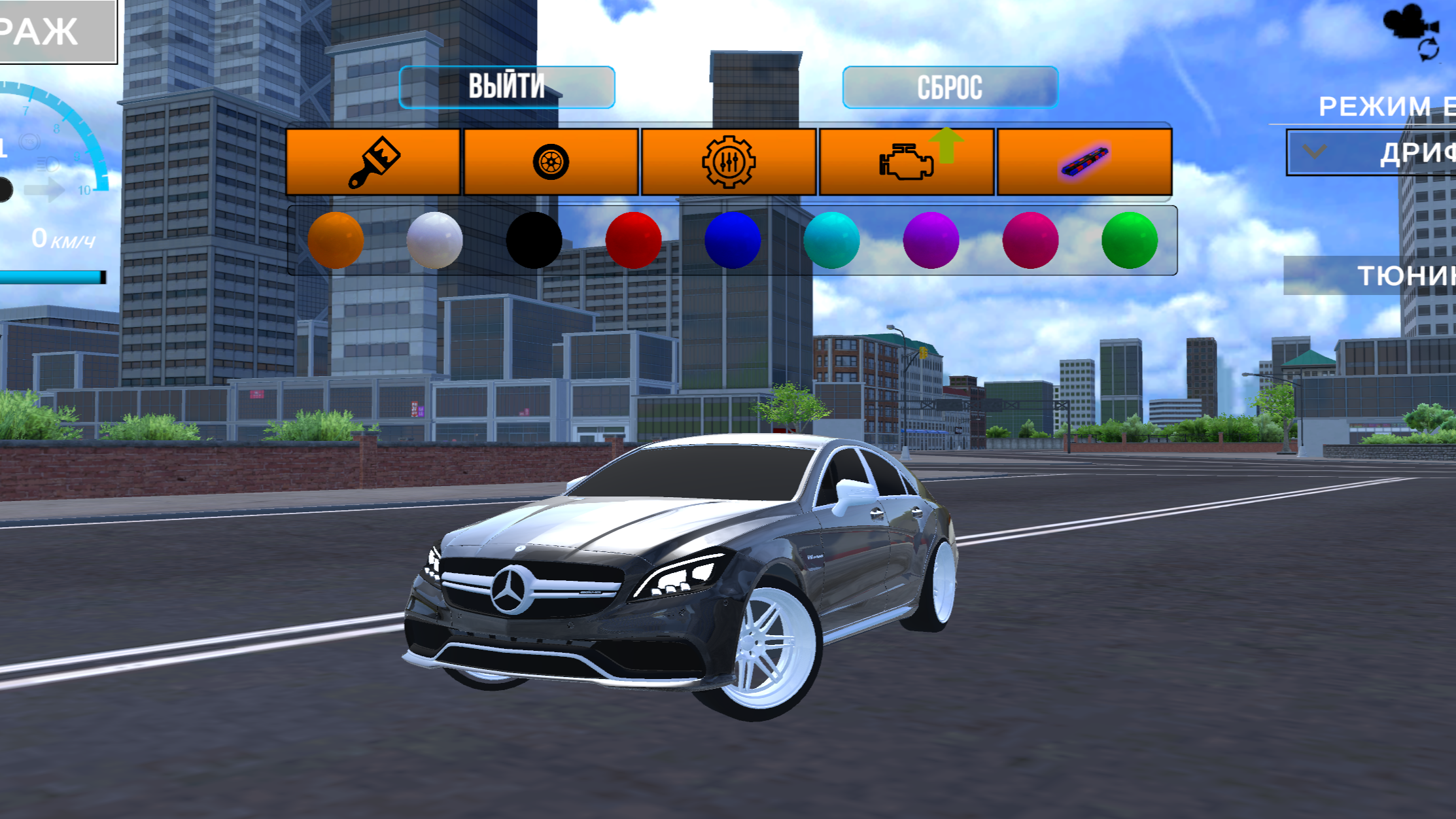Click the arrow indicator inside the speedometer gauge
1456x819 pixels.
click(x=44, y=190)
